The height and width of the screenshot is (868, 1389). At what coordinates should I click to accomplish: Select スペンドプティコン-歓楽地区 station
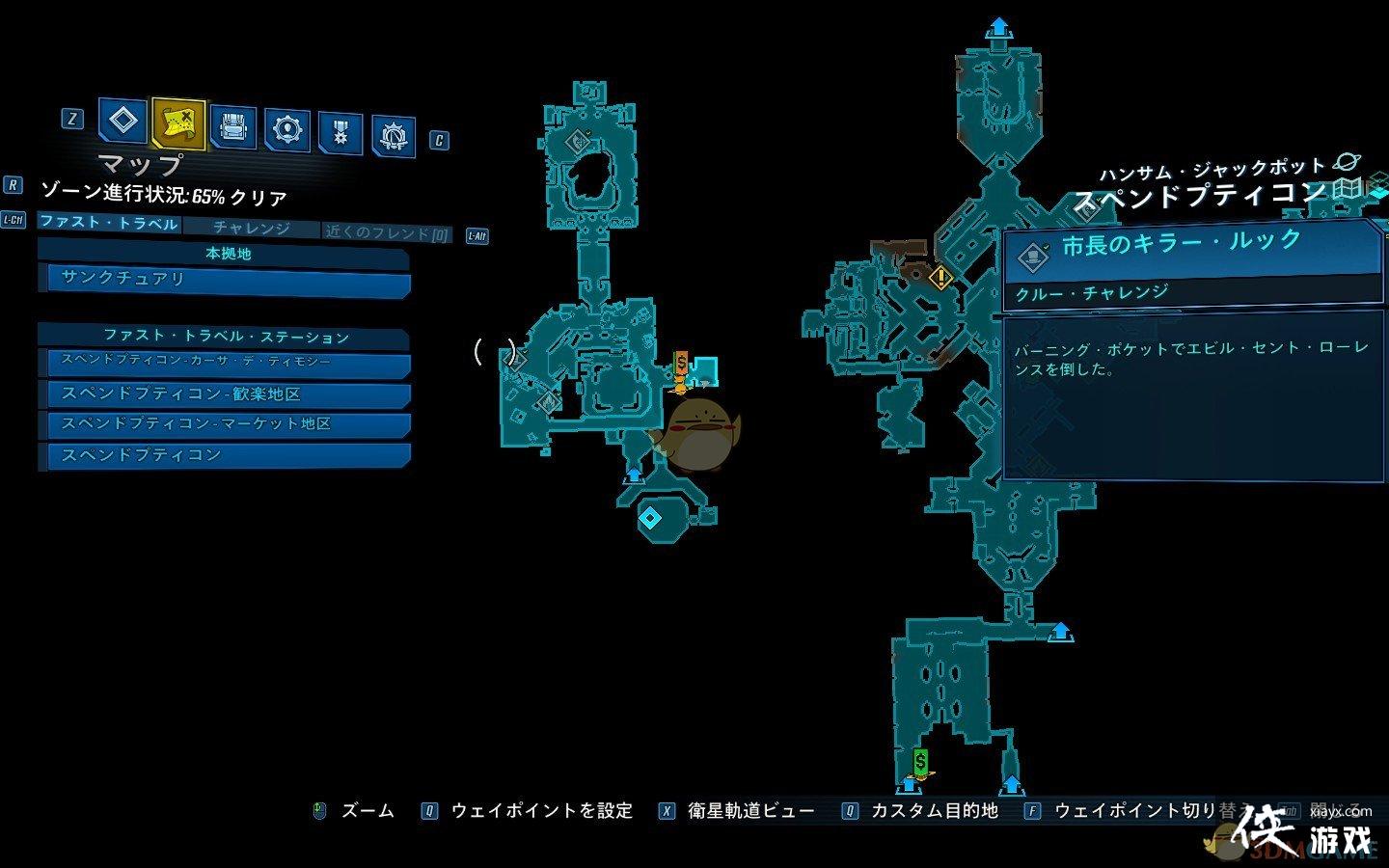(x=224, y=393)
